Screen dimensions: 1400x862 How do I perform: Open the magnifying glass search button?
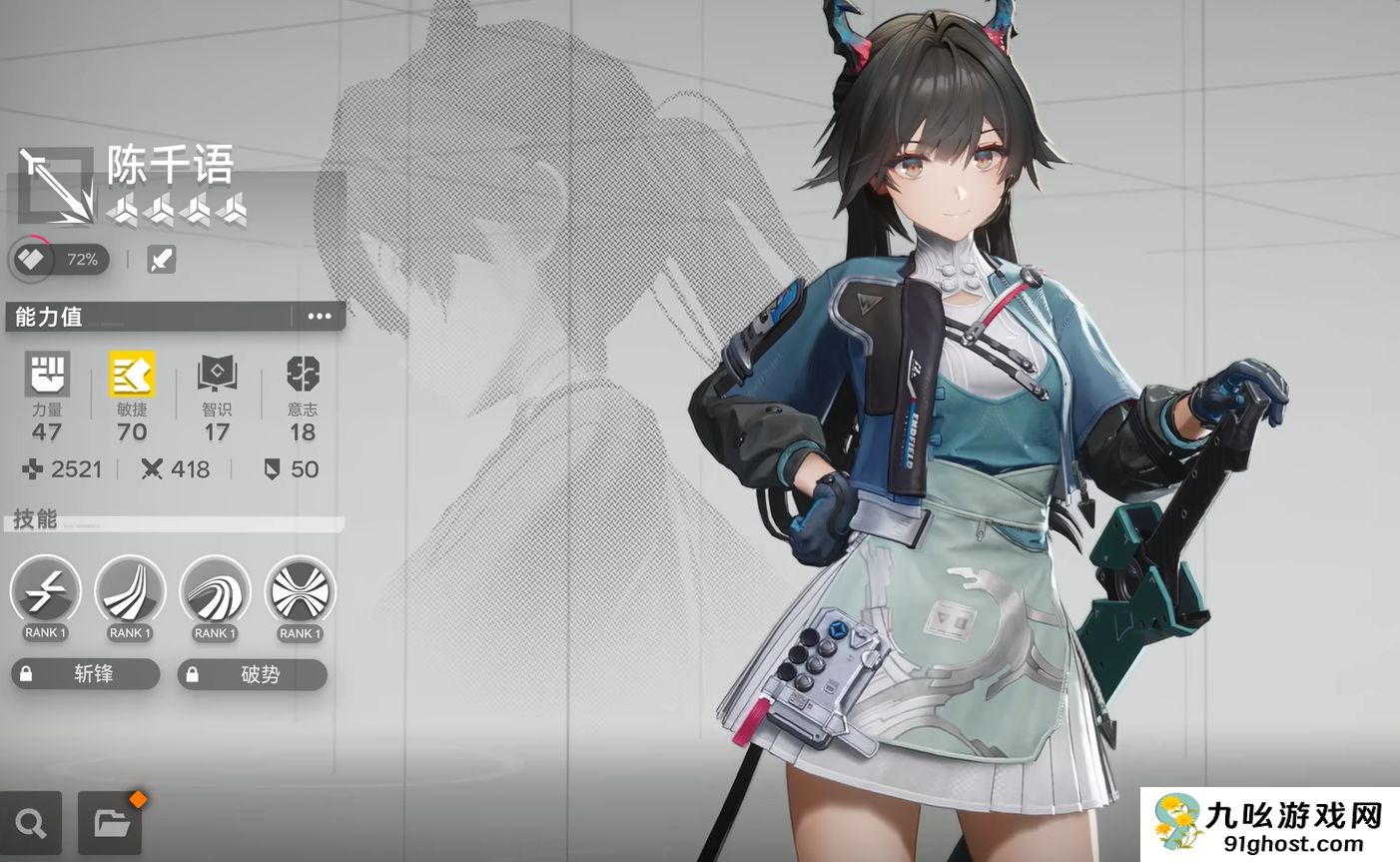(x=31, y=823)
